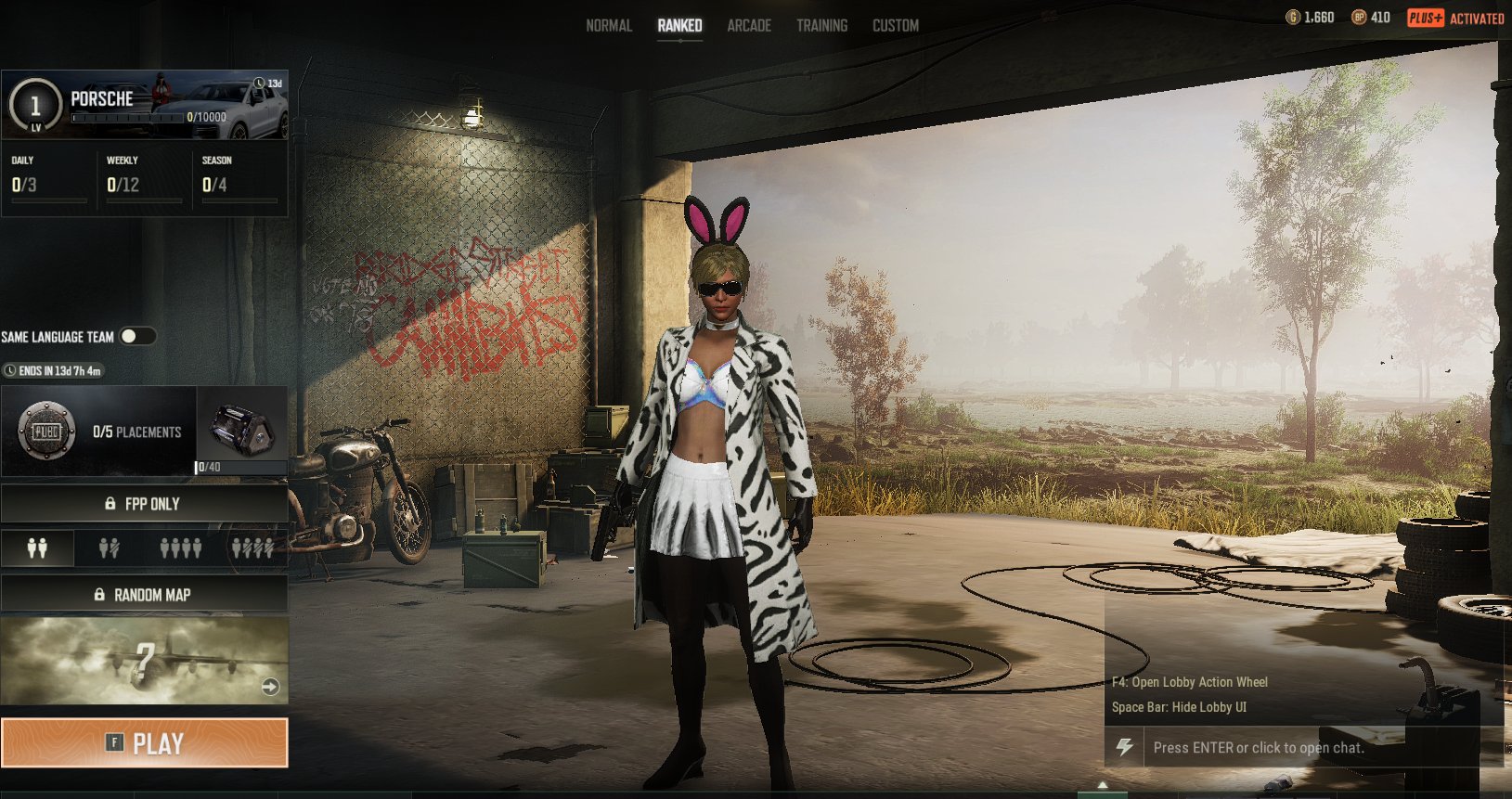This screenshot has width=1512, height=799.
Task: Switch to the Custom match tab
Action: point(895,26)
